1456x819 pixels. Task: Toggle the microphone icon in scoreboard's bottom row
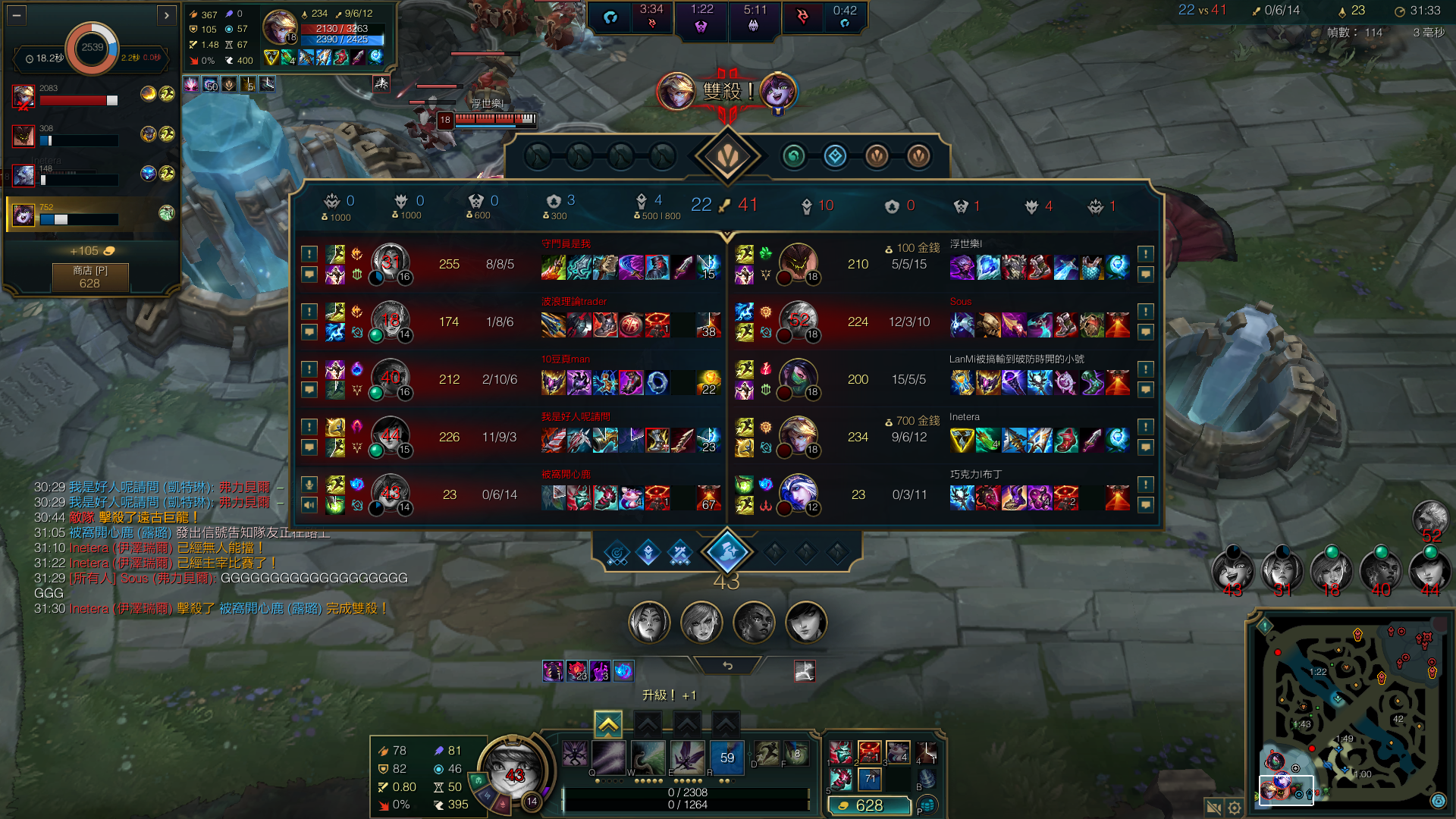tap(309, 484)
